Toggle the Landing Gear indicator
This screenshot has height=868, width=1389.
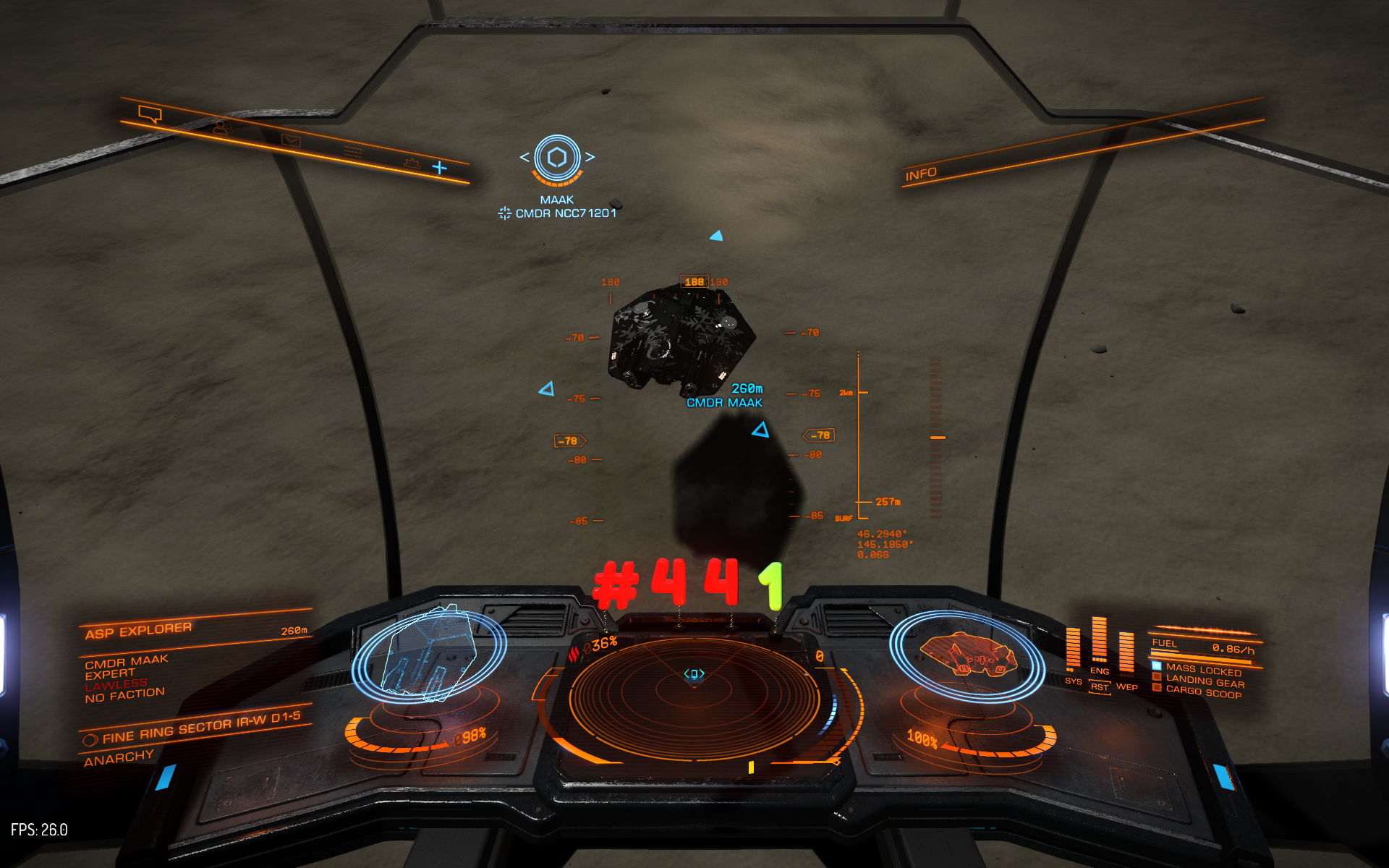[x=1205, y=681]
